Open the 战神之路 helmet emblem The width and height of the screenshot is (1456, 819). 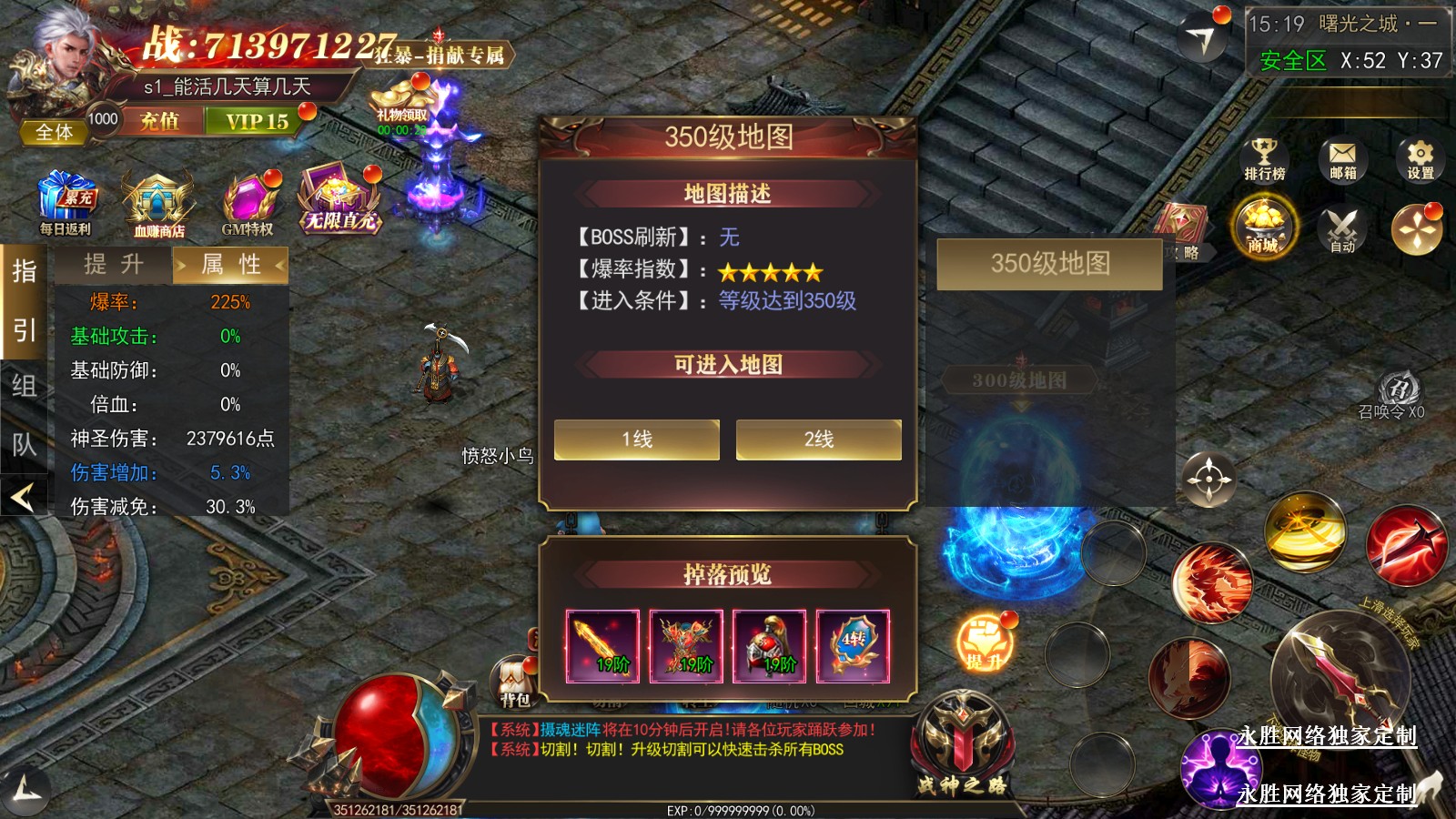962,742
